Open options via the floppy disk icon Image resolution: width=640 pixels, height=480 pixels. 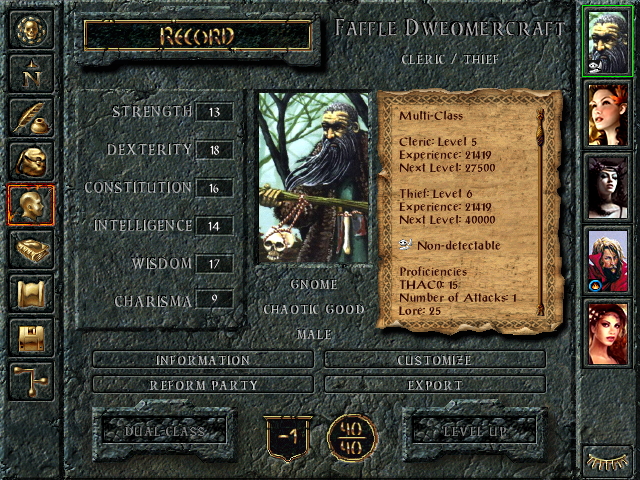[29, 337]
